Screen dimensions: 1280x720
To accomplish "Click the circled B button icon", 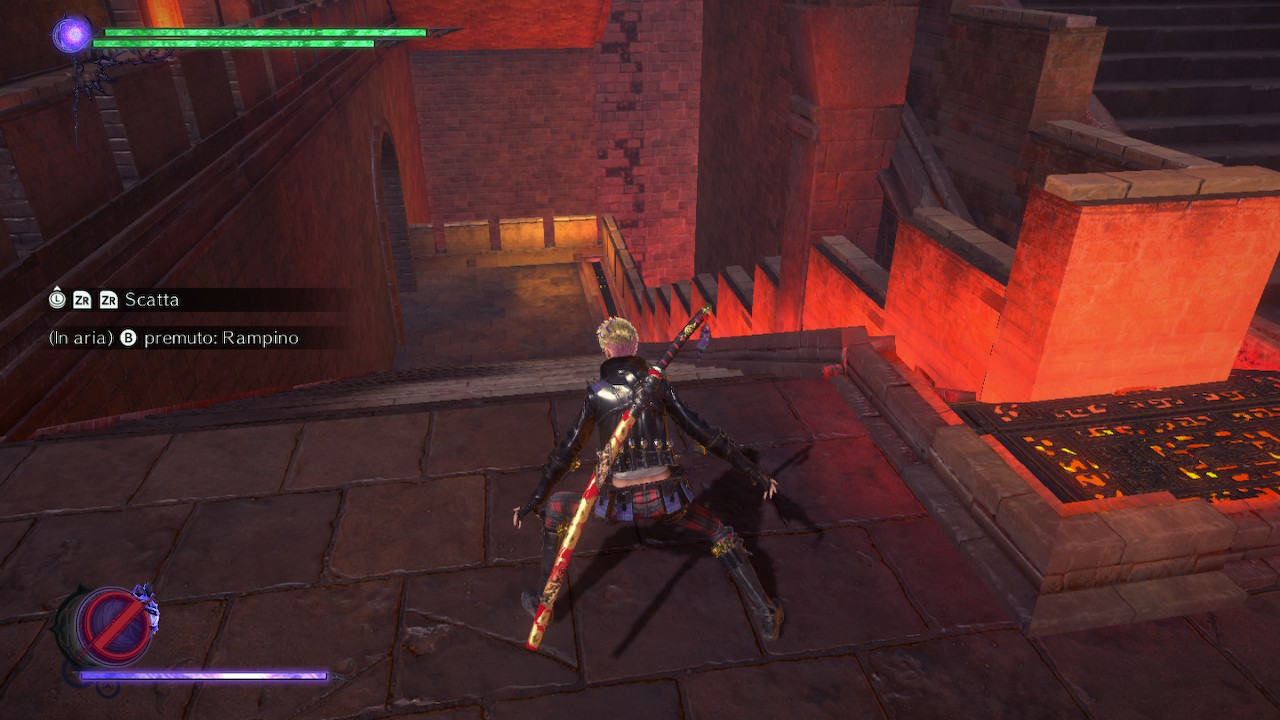I will click(x=127, y=337).
